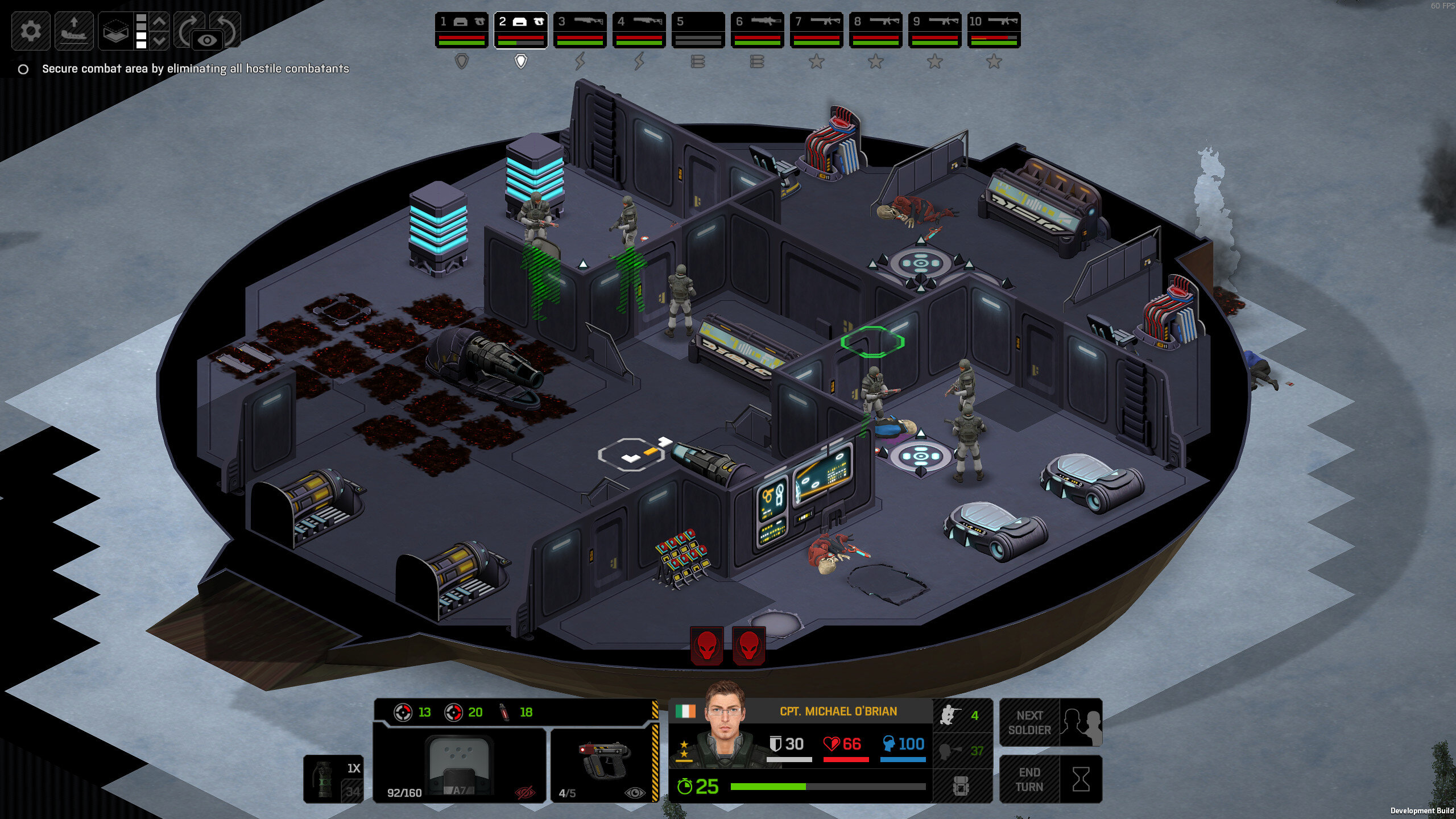1456x819 pixels.
Task: Select soldier 1 in the squad bar
Action: [x=462, y=30]
